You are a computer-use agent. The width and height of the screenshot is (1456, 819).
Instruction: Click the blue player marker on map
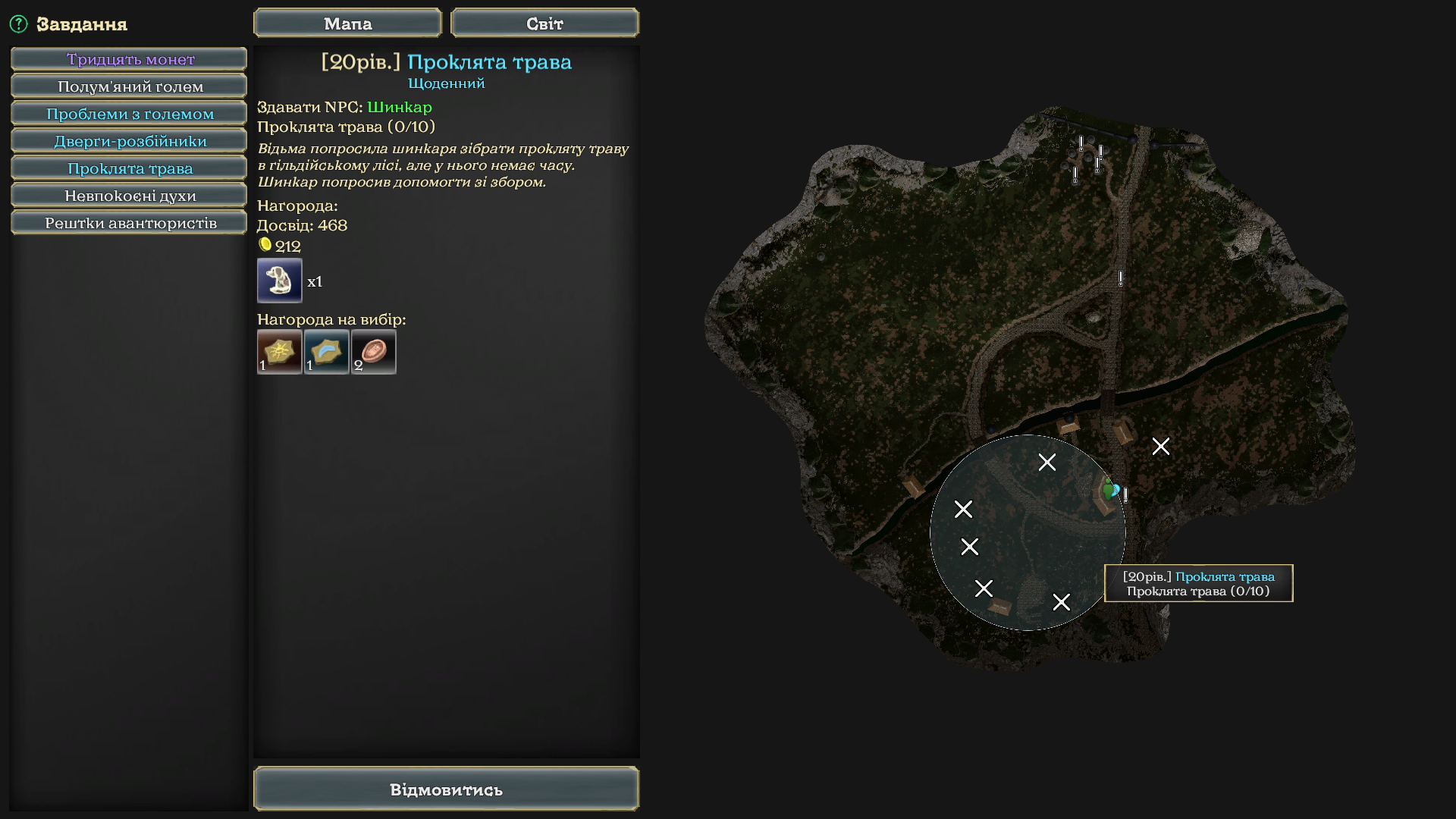[1115, 490]
